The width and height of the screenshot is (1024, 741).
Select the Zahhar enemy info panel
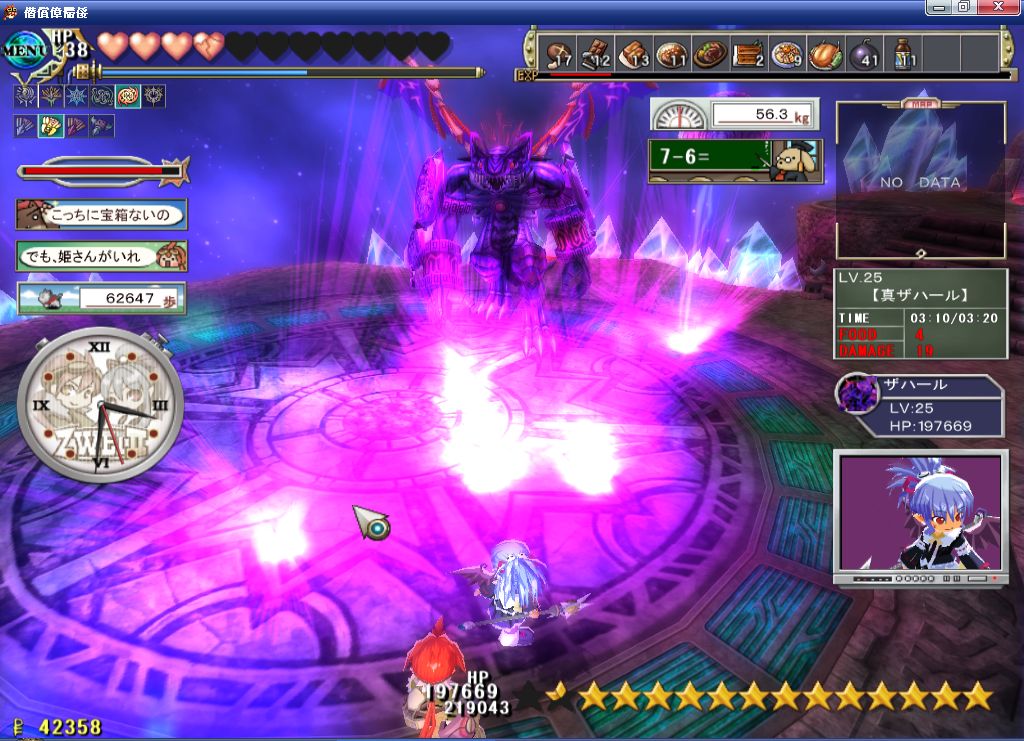(x=918, y=406)
